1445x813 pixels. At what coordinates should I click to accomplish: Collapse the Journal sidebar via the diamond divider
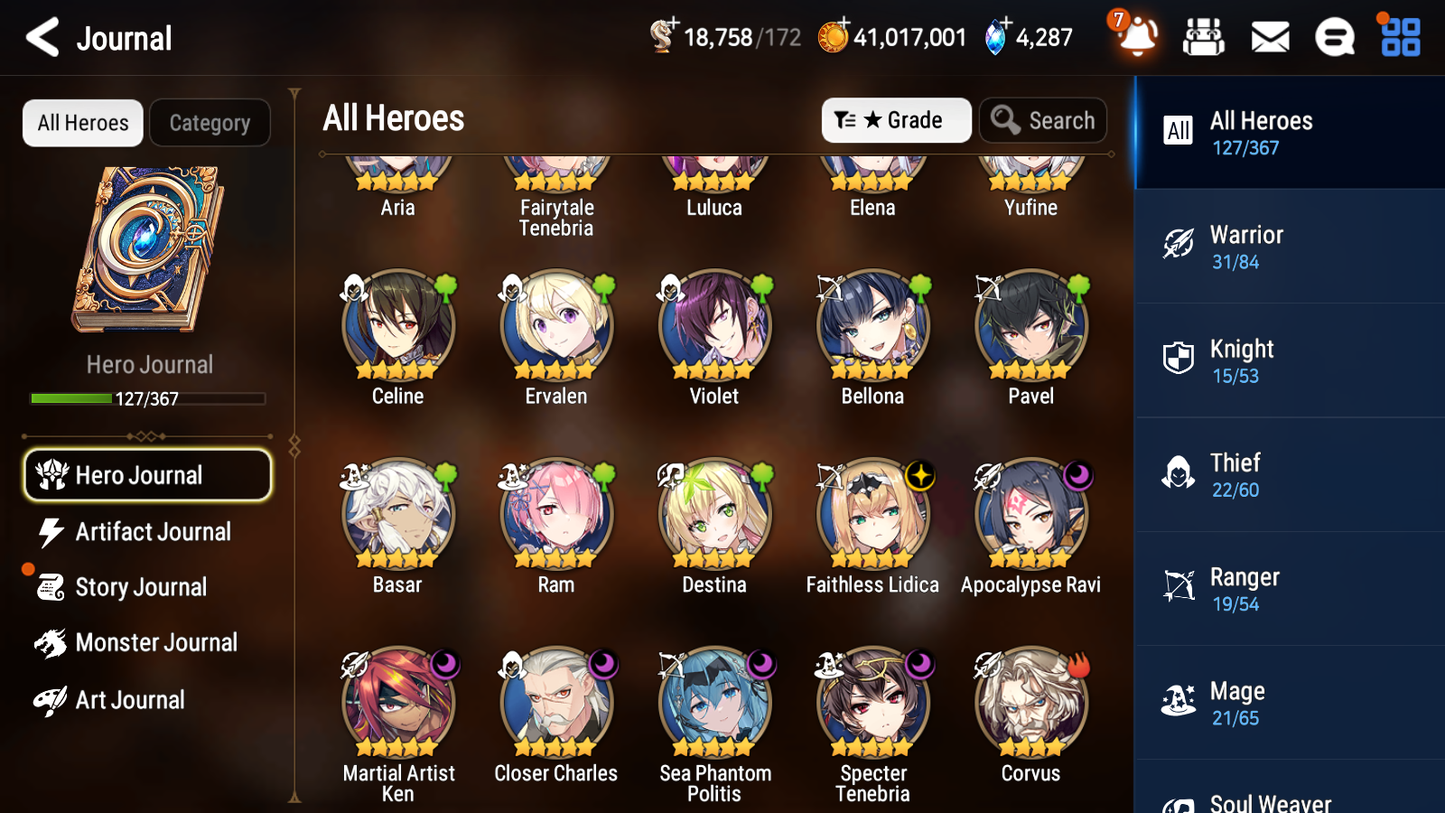point(293,447)
